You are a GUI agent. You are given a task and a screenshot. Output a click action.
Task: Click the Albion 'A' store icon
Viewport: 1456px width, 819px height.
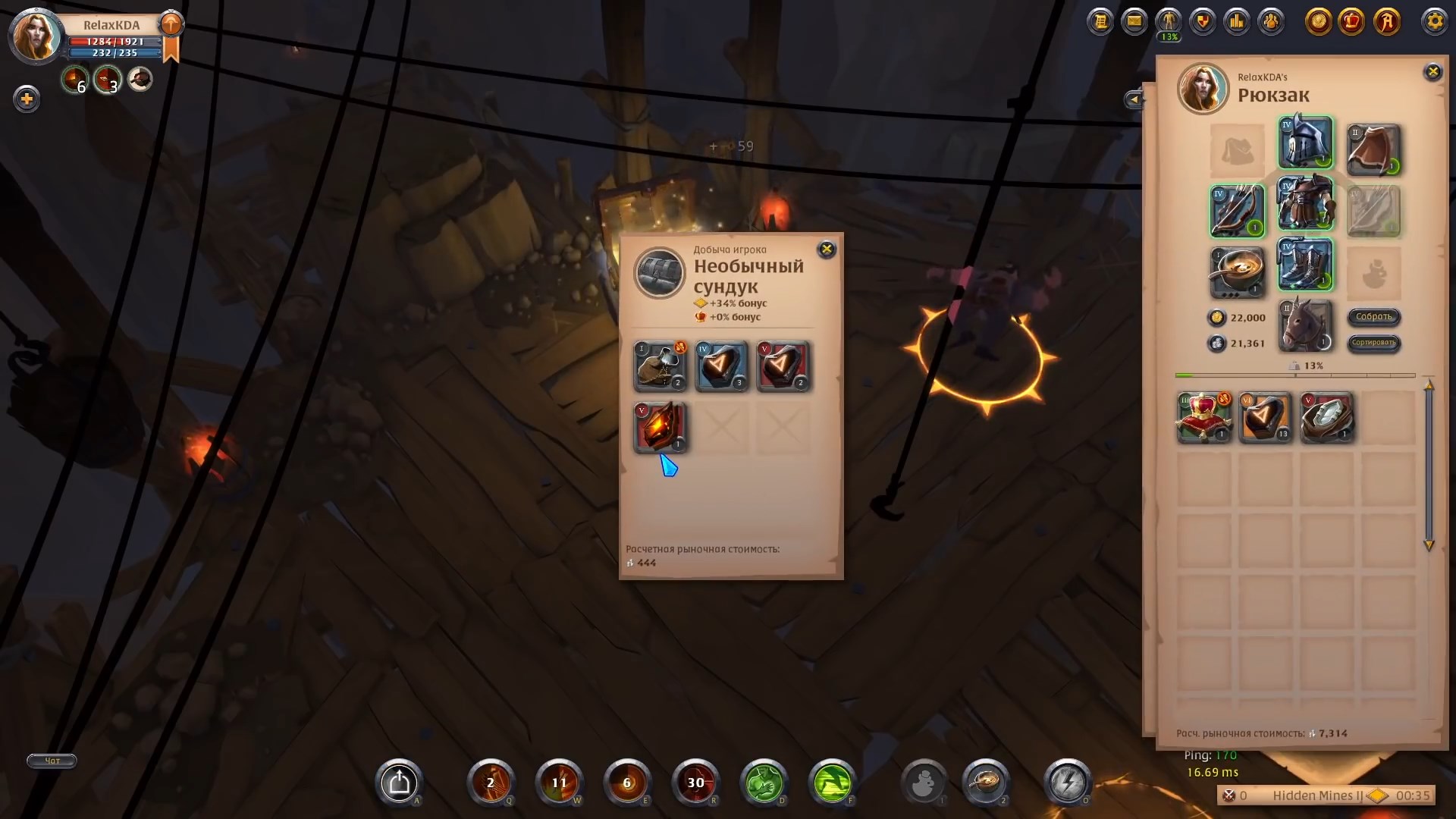[x=1389, y=23]
